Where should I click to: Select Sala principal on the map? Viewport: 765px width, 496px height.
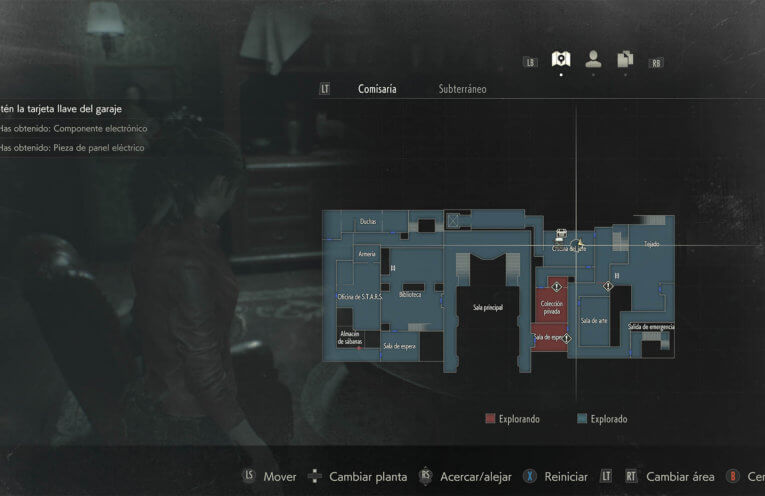point(487,309)
